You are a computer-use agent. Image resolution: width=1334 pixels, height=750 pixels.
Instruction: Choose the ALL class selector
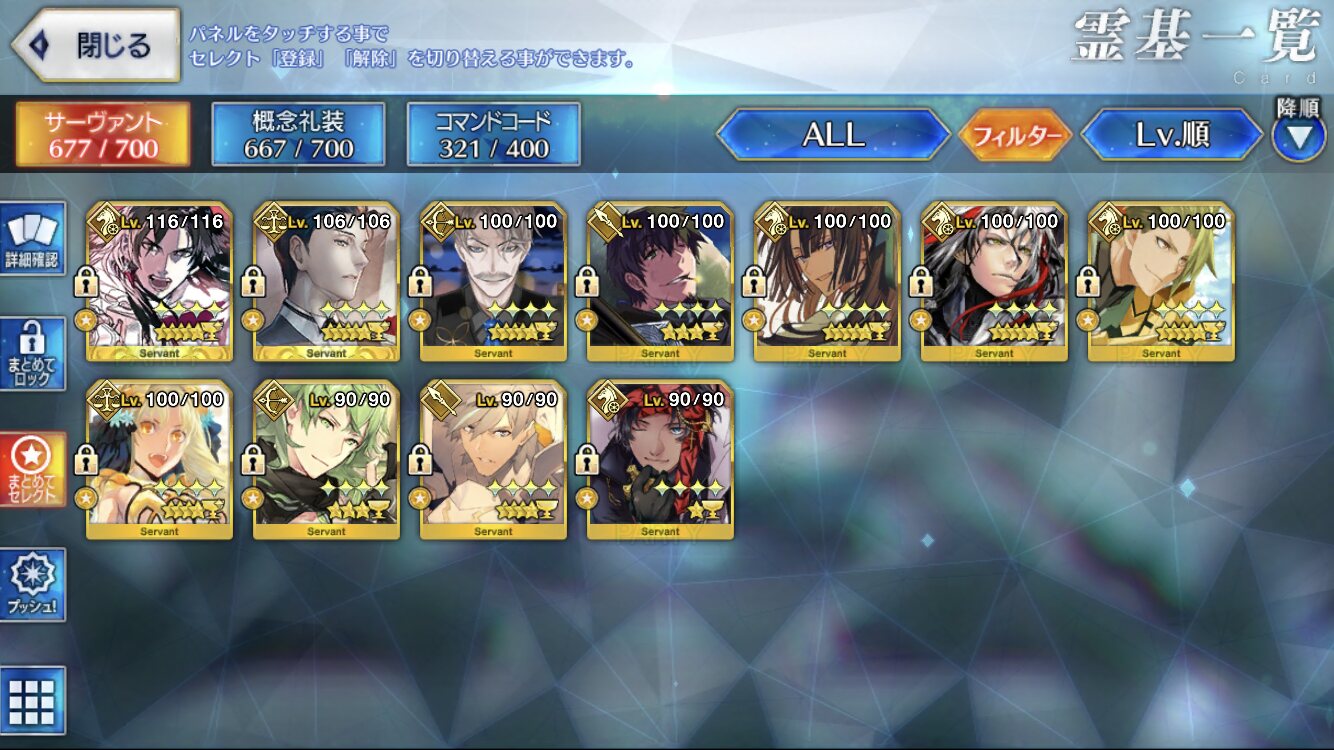point(833,135)
